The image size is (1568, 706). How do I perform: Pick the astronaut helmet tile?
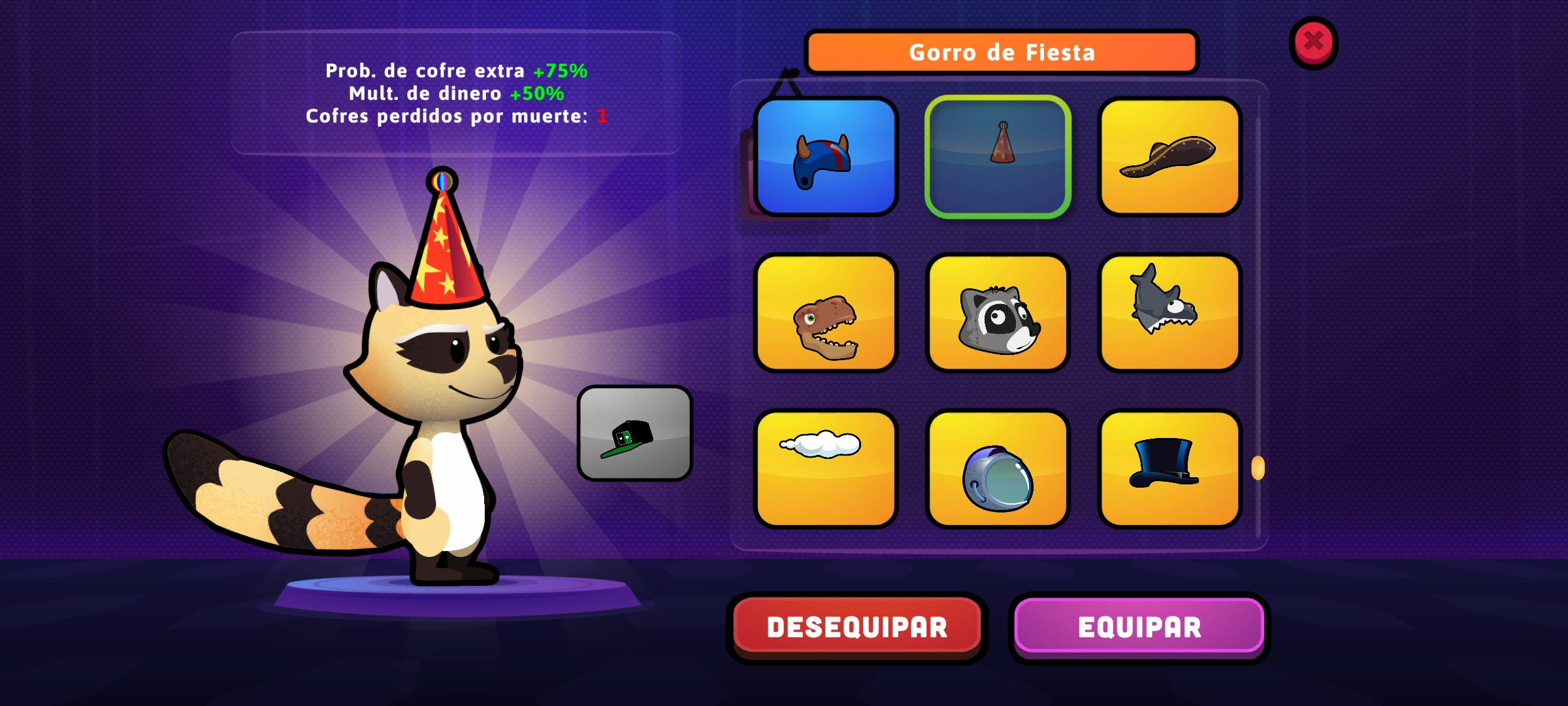(998, 469)
